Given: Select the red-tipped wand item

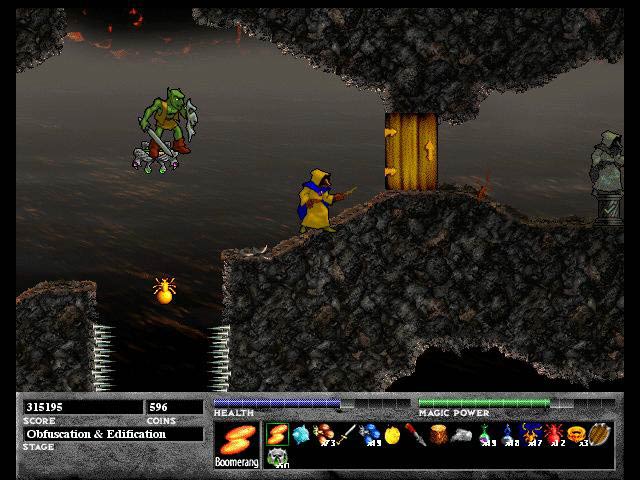Looking at the screenshot, I should [414, 436].
